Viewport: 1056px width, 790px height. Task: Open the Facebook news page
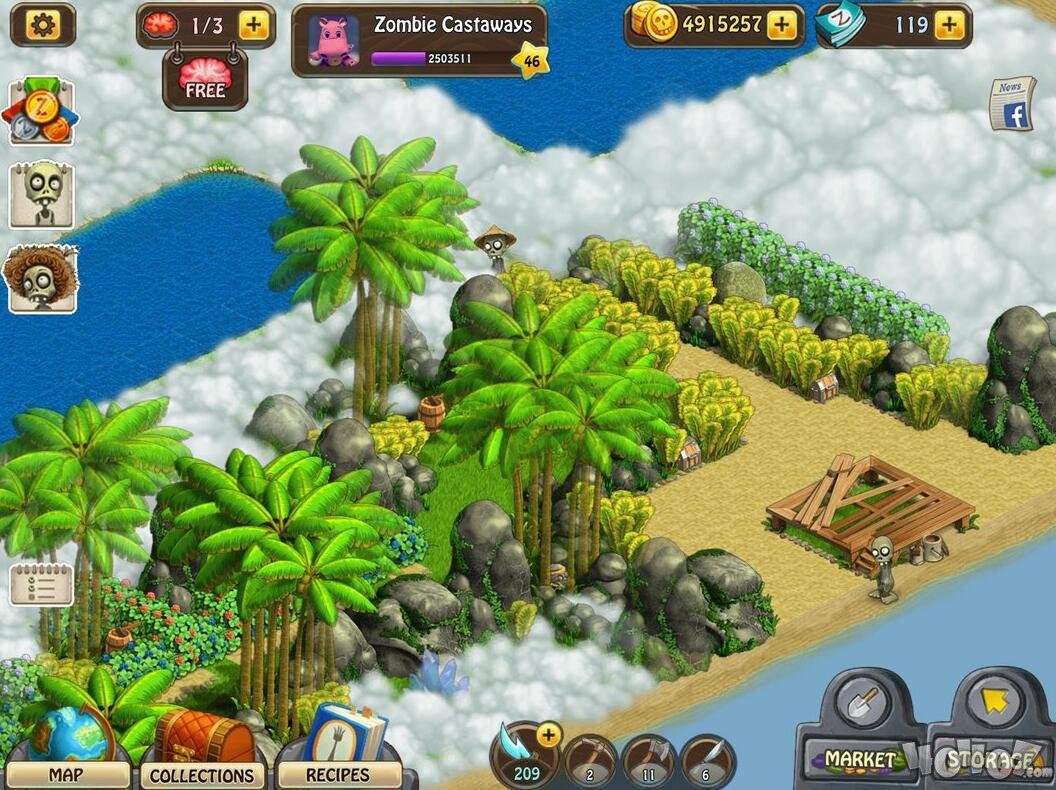[x=1012, y=104]
